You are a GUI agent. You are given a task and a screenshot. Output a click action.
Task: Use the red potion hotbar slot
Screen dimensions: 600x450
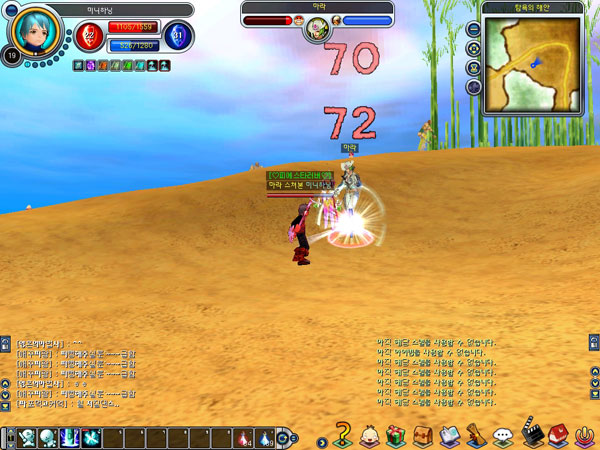click(x=244, y=438)
